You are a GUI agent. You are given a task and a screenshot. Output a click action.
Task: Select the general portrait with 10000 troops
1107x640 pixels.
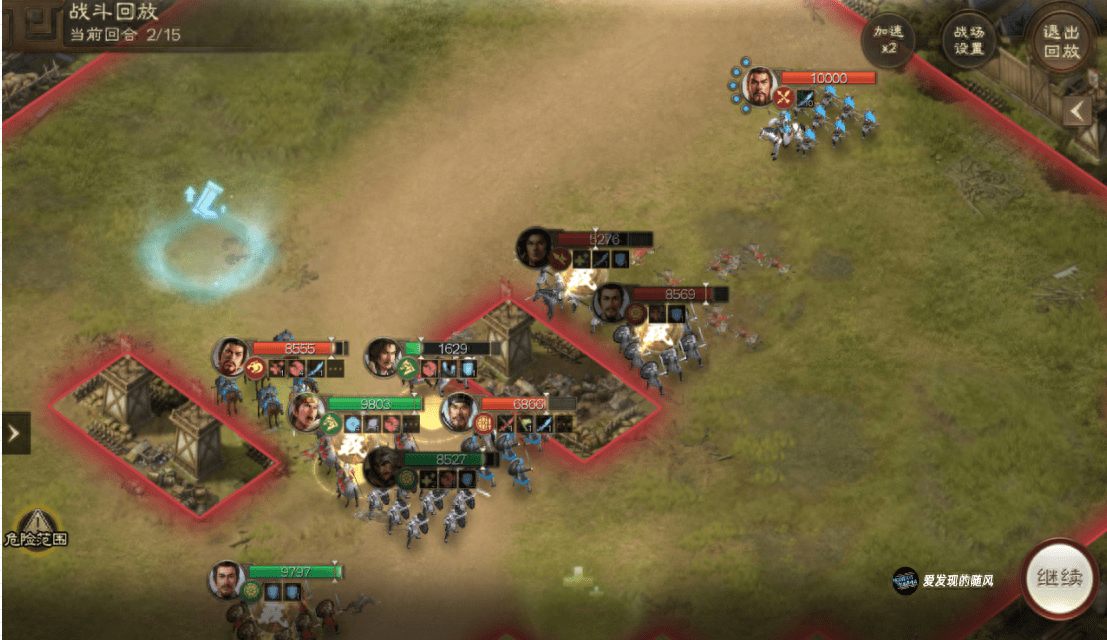(760, 86)
